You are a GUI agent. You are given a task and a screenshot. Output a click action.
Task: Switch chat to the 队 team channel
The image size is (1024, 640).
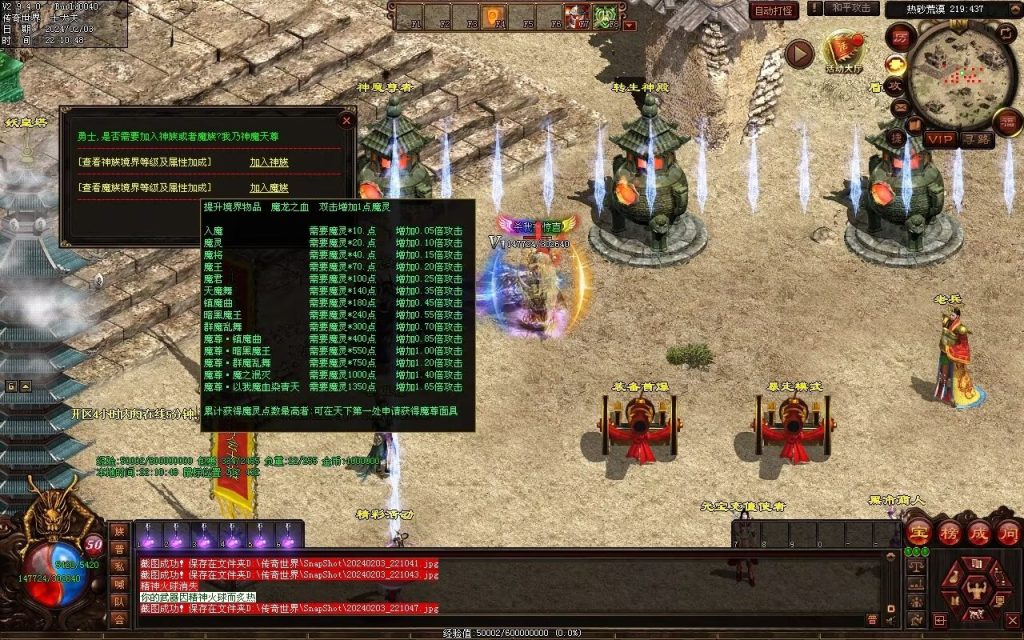[x=119, y=601]
